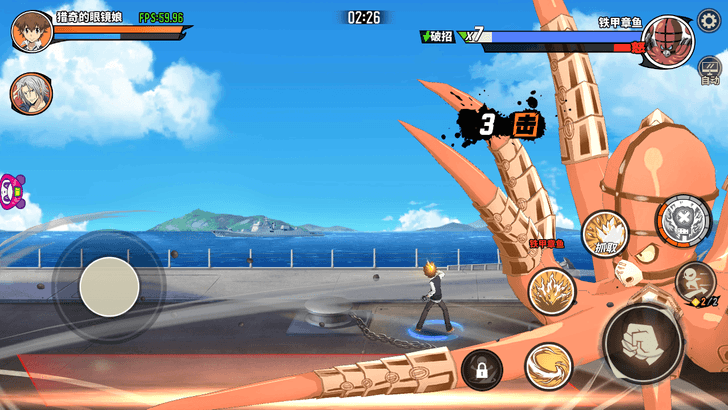Select the brown-haired player character portrait
This screenshot has height=410, width=728.
[31, 30]
